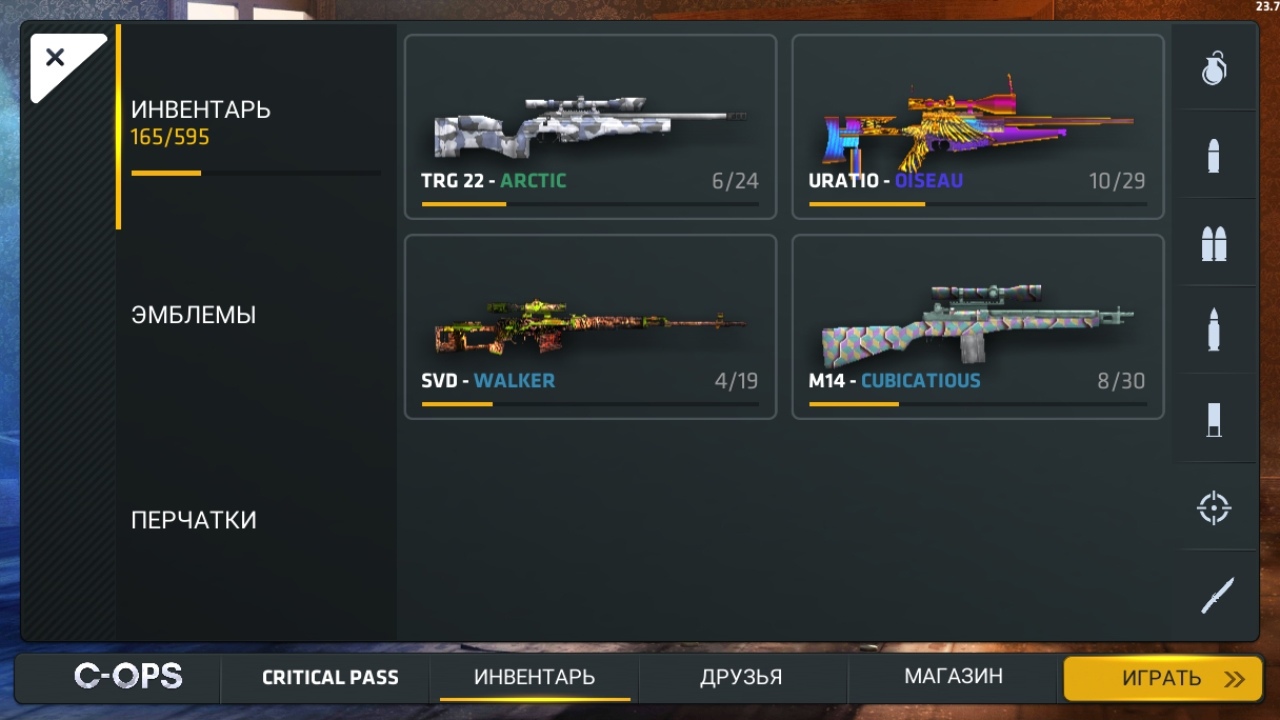
Task: Show the grenade weapon category
Action: 1214,68
